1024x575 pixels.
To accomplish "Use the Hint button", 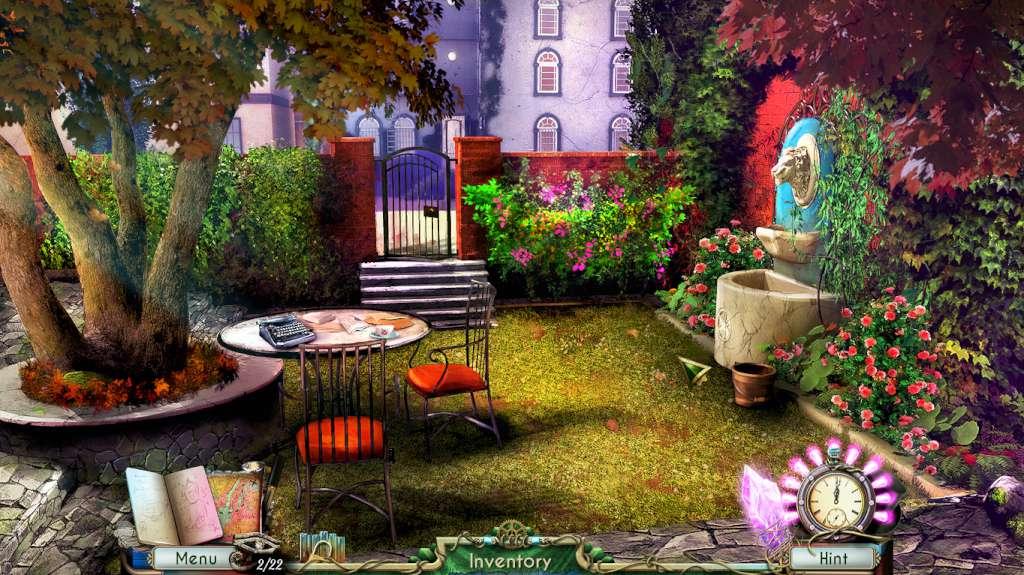I will click(x=833, y=558).
